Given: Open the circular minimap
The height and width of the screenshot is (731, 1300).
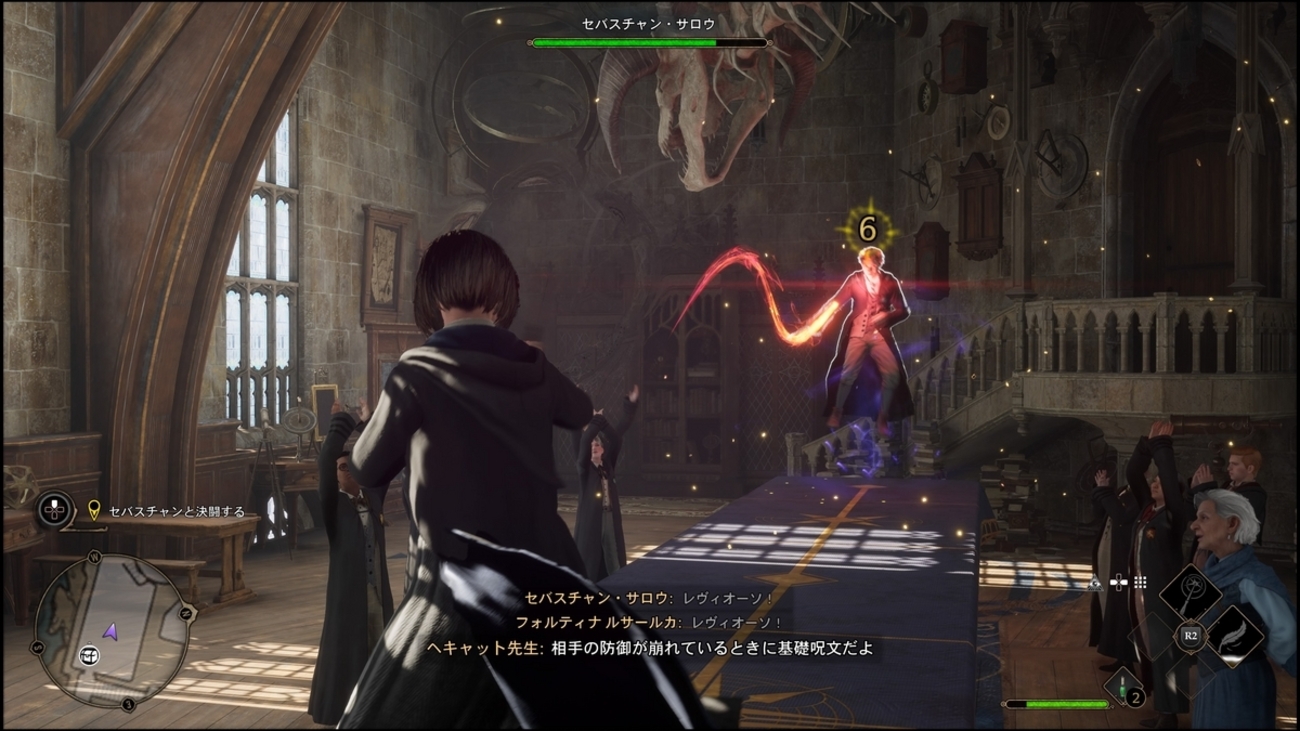Looking at the screenshot, I should tap(110, 634).
